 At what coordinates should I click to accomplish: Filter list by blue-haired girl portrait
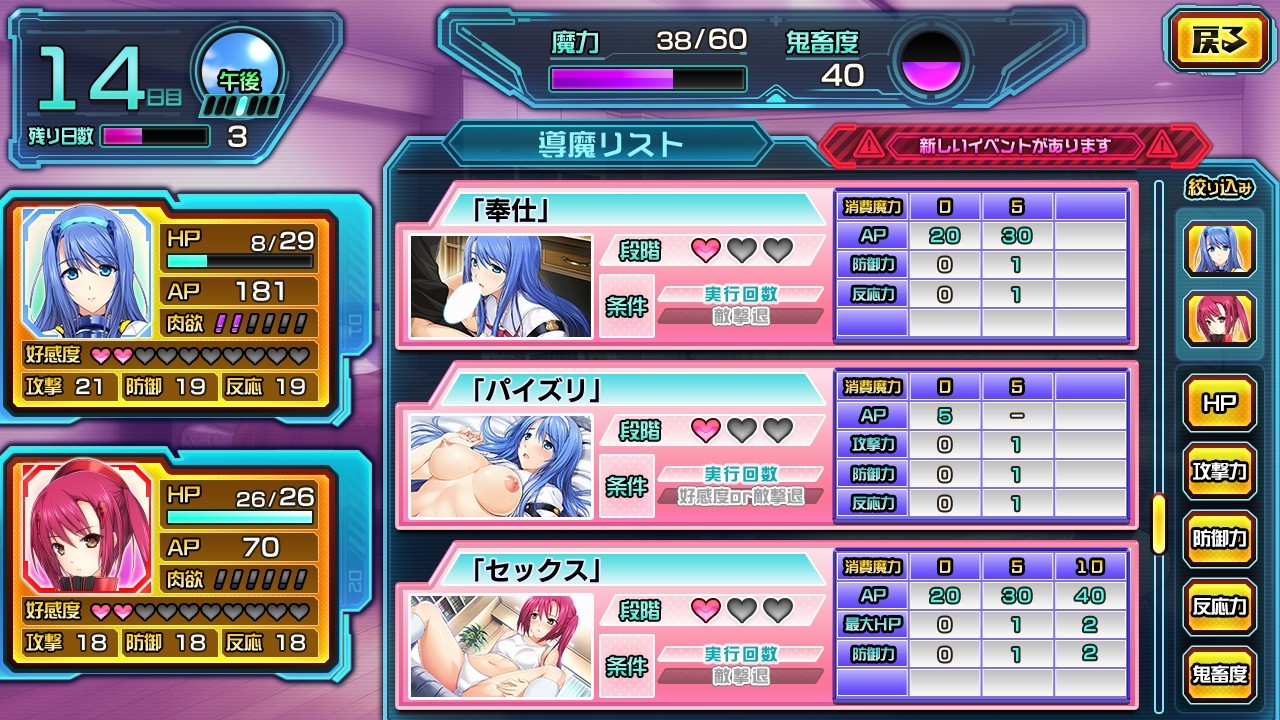click(1219, 248)
